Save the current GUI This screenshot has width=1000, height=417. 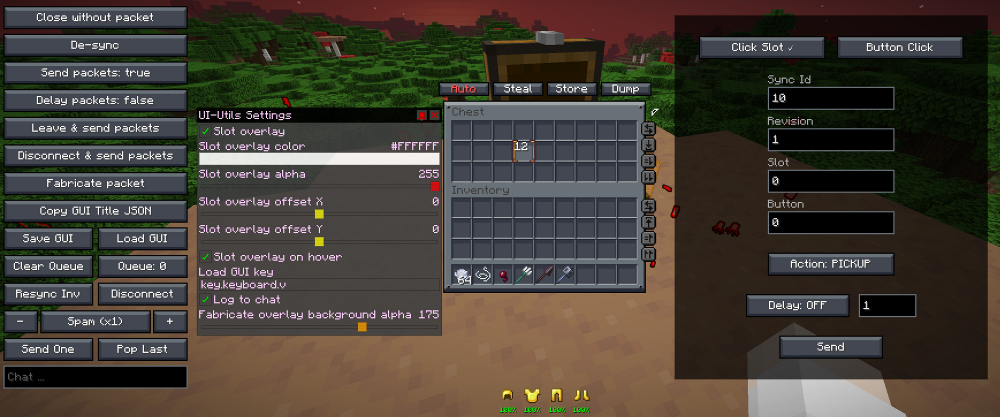[x=48, y=239]
